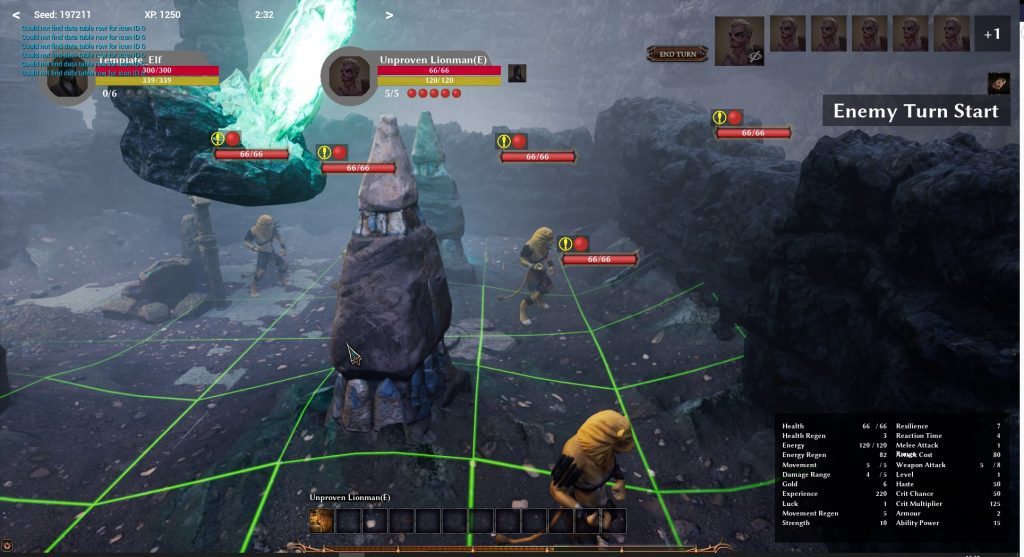Click the left arrow beside Seed
Viewport: 1024px width, 557px height.
click(16, 15)
